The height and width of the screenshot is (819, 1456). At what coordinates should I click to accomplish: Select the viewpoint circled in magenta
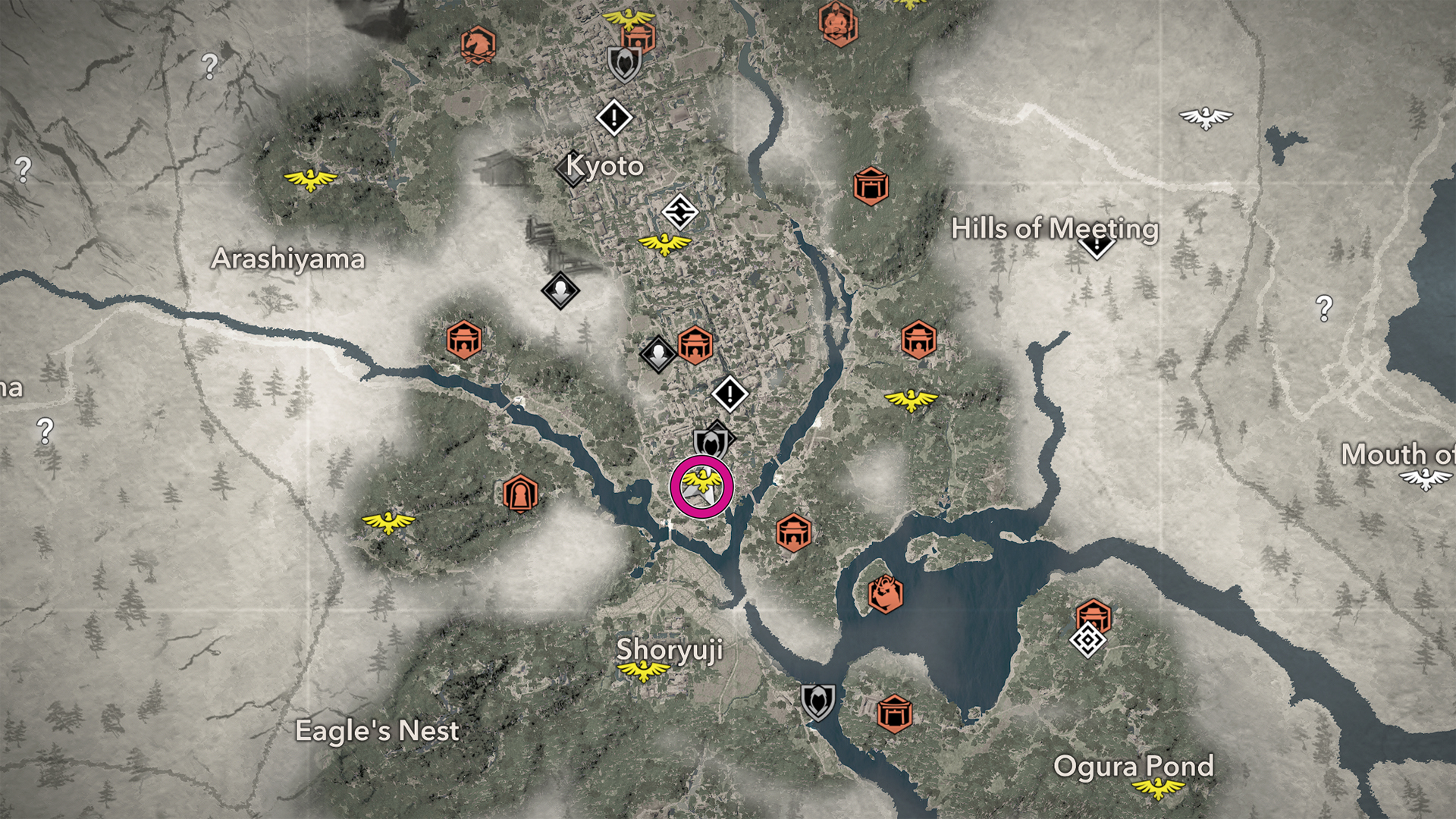pos(701,487)
